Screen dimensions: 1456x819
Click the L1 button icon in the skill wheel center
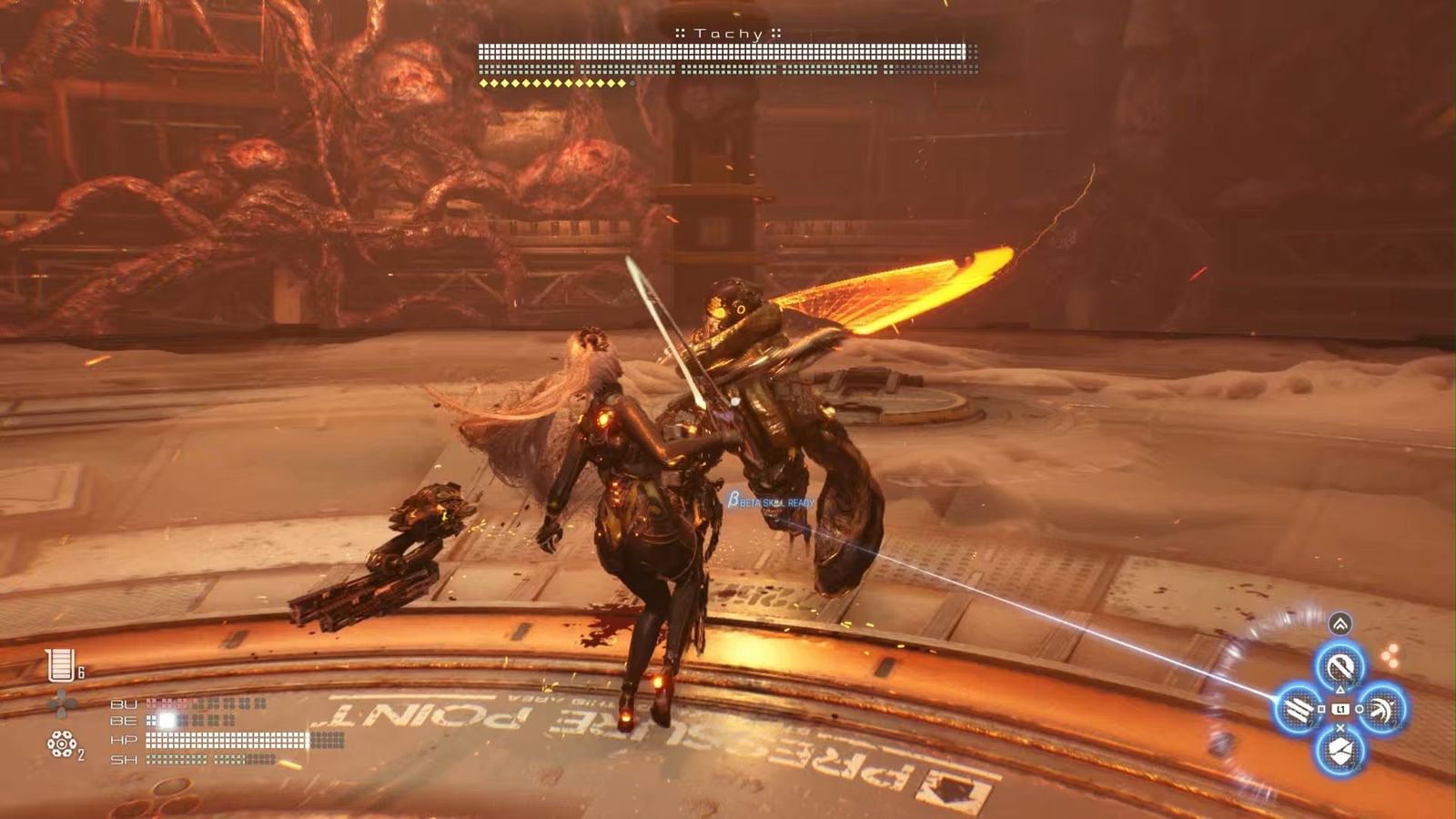1341,709
